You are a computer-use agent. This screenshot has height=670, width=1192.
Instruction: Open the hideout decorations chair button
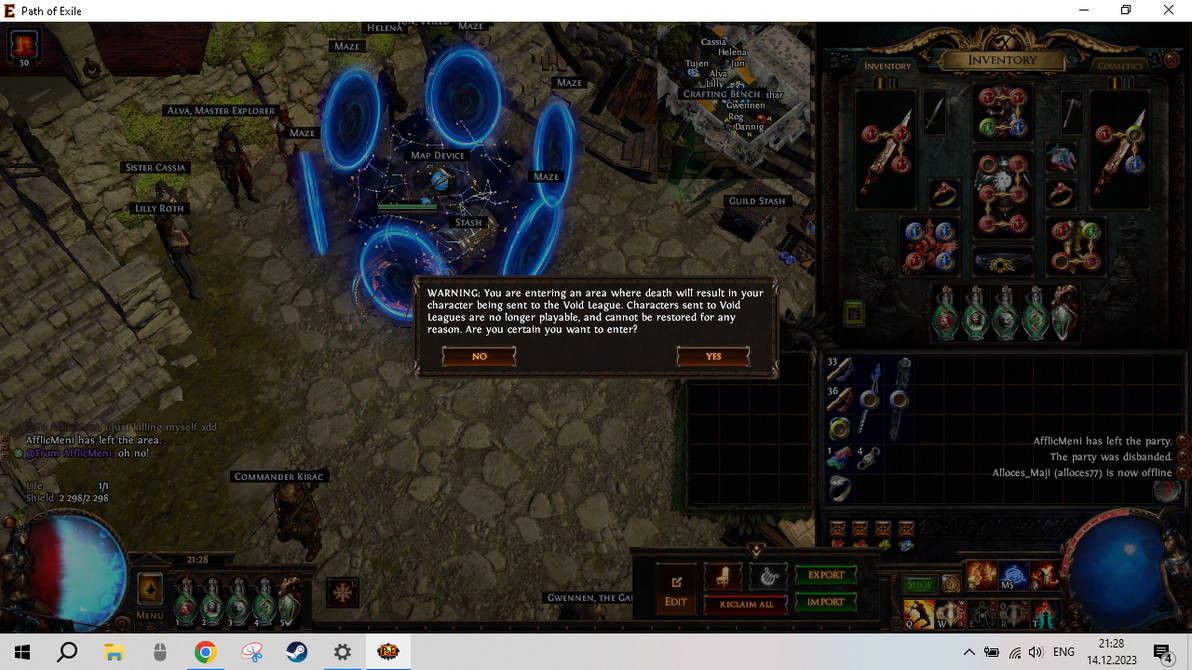click(x=724, y=577)
